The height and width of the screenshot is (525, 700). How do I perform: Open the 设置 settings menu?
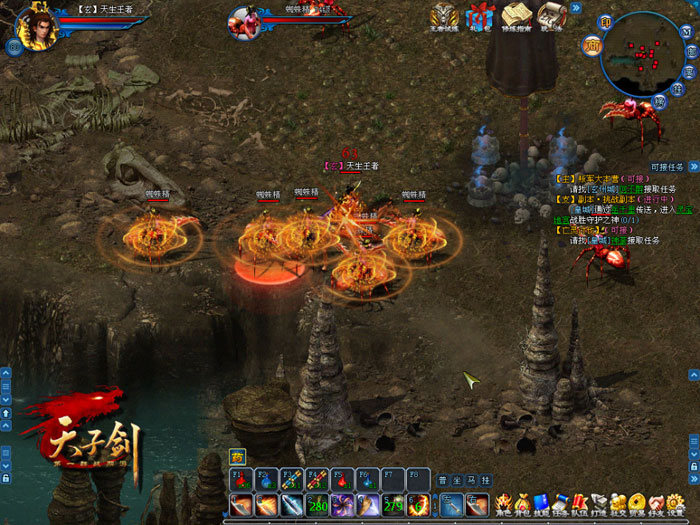[673, 502]
